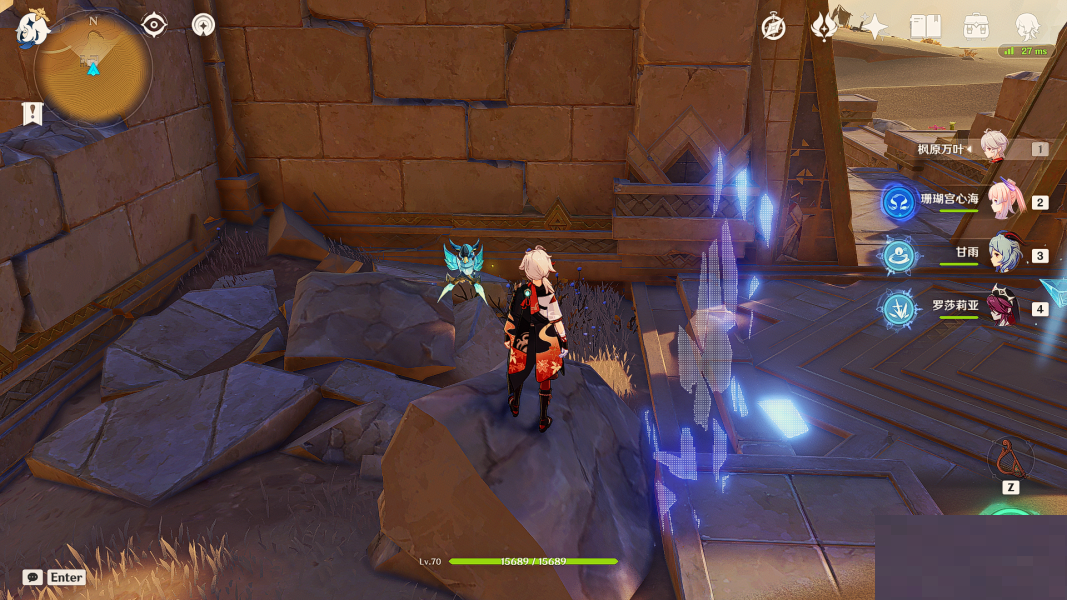
Task: Open the character screen head icon
Action: click(1027, 27)
